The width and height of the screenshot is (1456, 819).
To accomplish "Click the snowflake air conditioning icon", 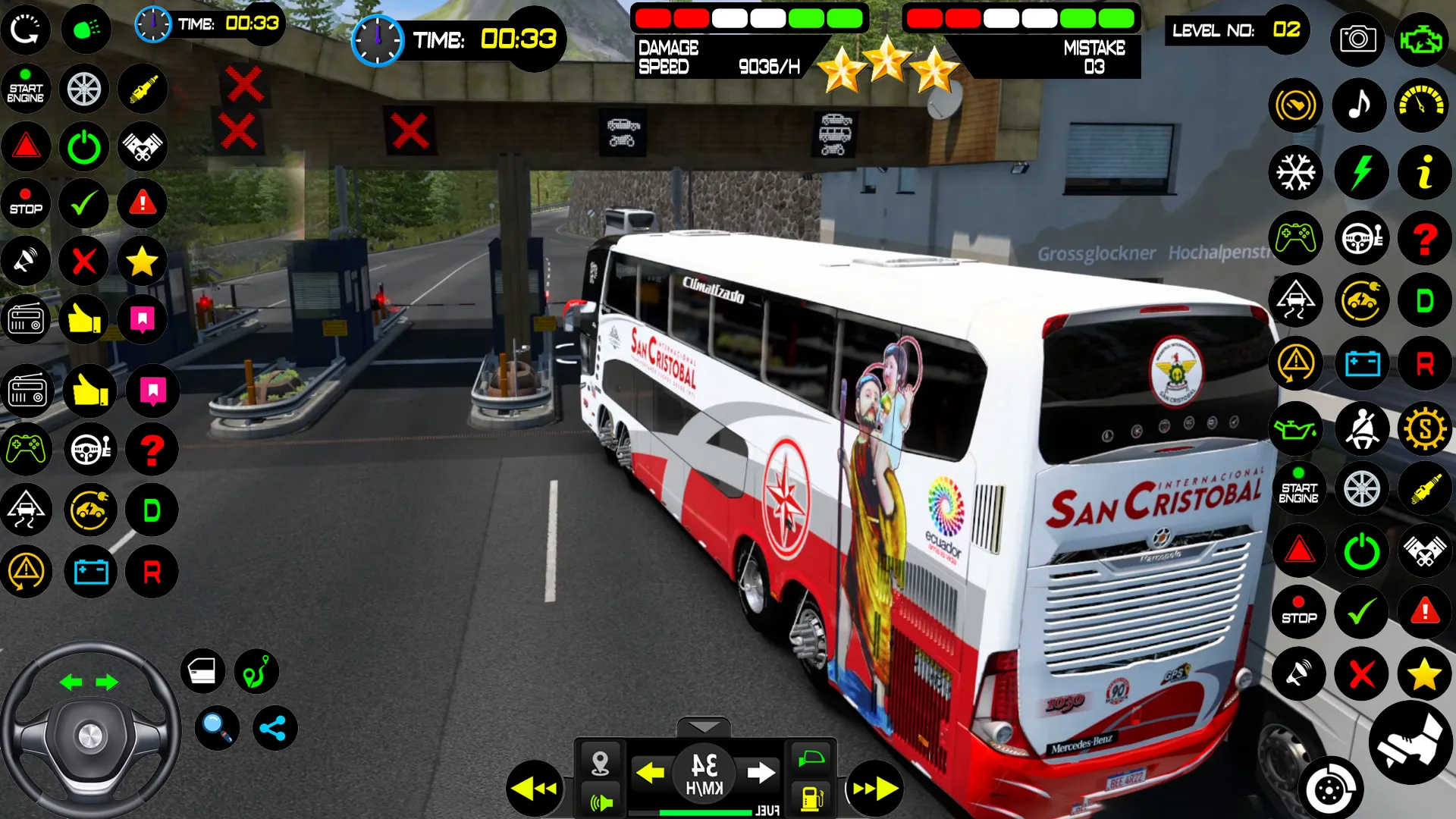I will click(x=1296, y=172).
